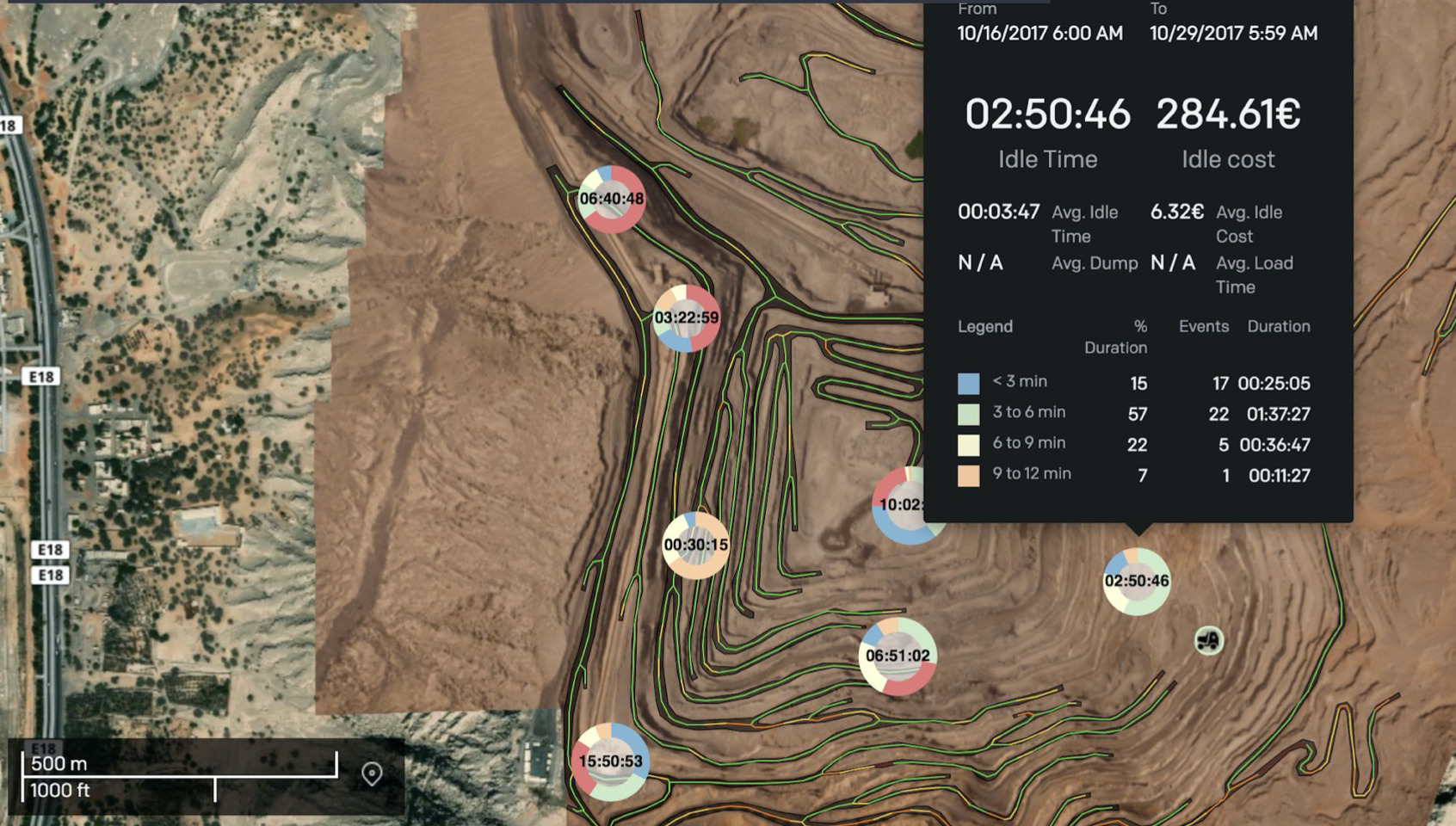Activate the location pin button by the scale bar
Viewport: 1456px width, 826px height.
tap(372, 774)
